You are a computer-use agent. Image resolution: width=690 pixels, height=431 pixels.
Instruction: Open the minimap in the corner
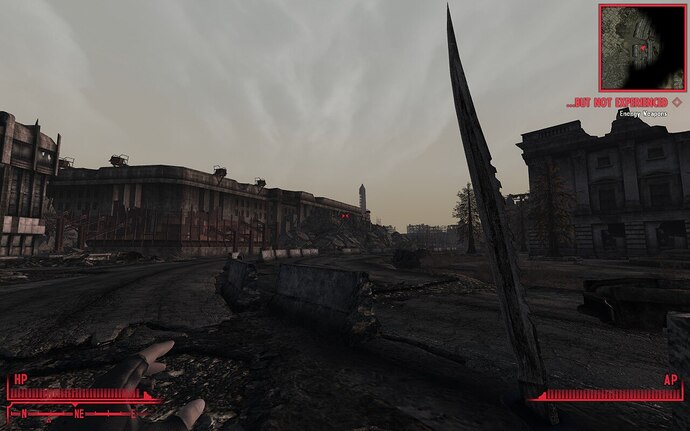(x=642, y=47)
